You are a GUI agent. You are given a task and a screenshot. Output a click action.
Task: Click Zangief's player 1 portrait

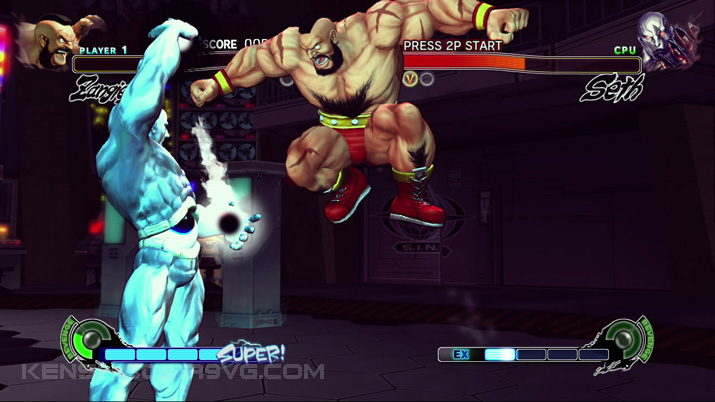pyautogui.click(x=46, y=43)
